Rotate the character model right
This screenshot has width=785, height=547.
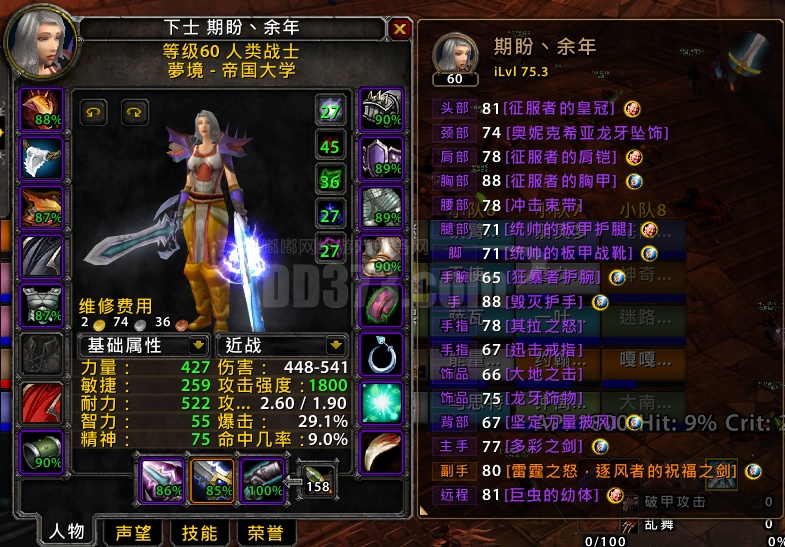[135, 111]
